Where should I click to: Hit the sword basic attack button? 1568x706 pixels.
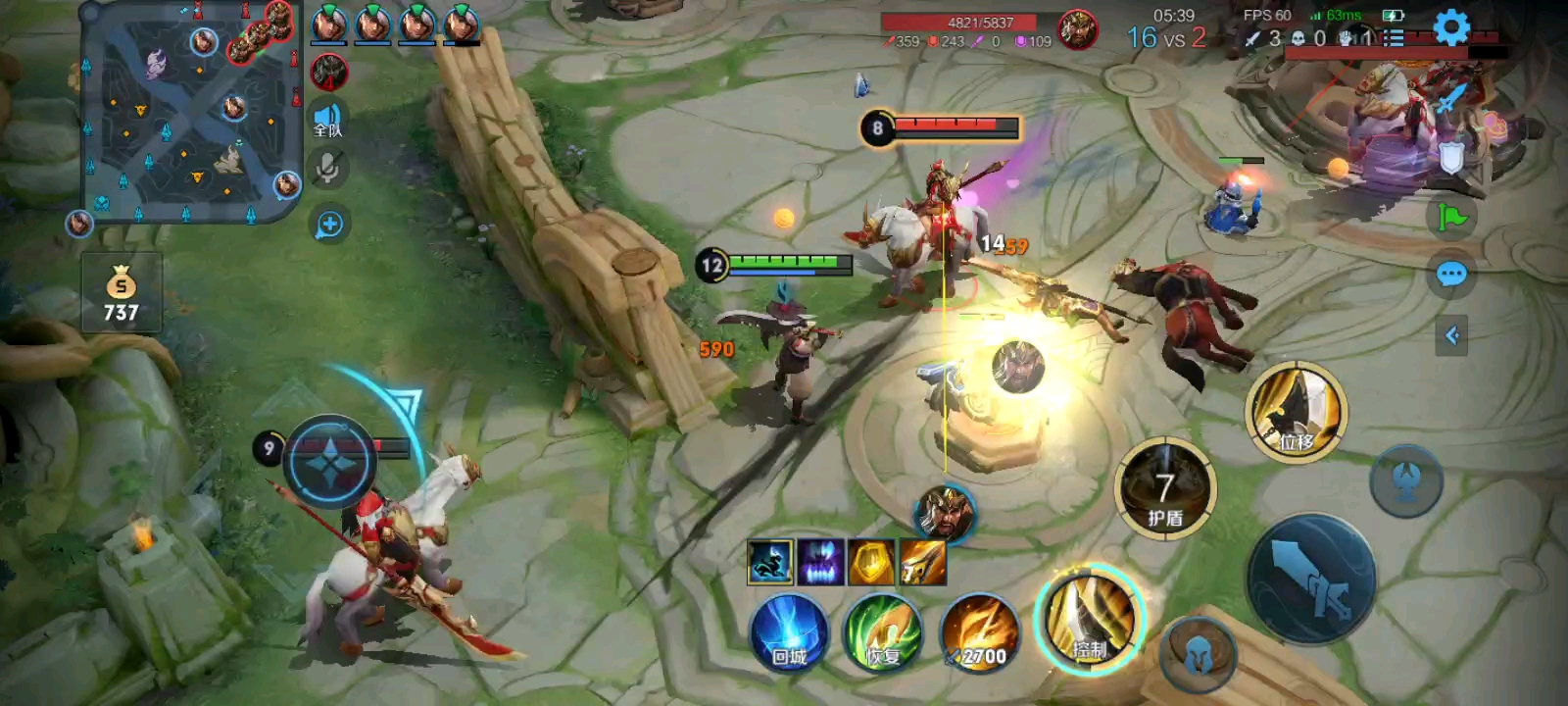click(1311, 579)
